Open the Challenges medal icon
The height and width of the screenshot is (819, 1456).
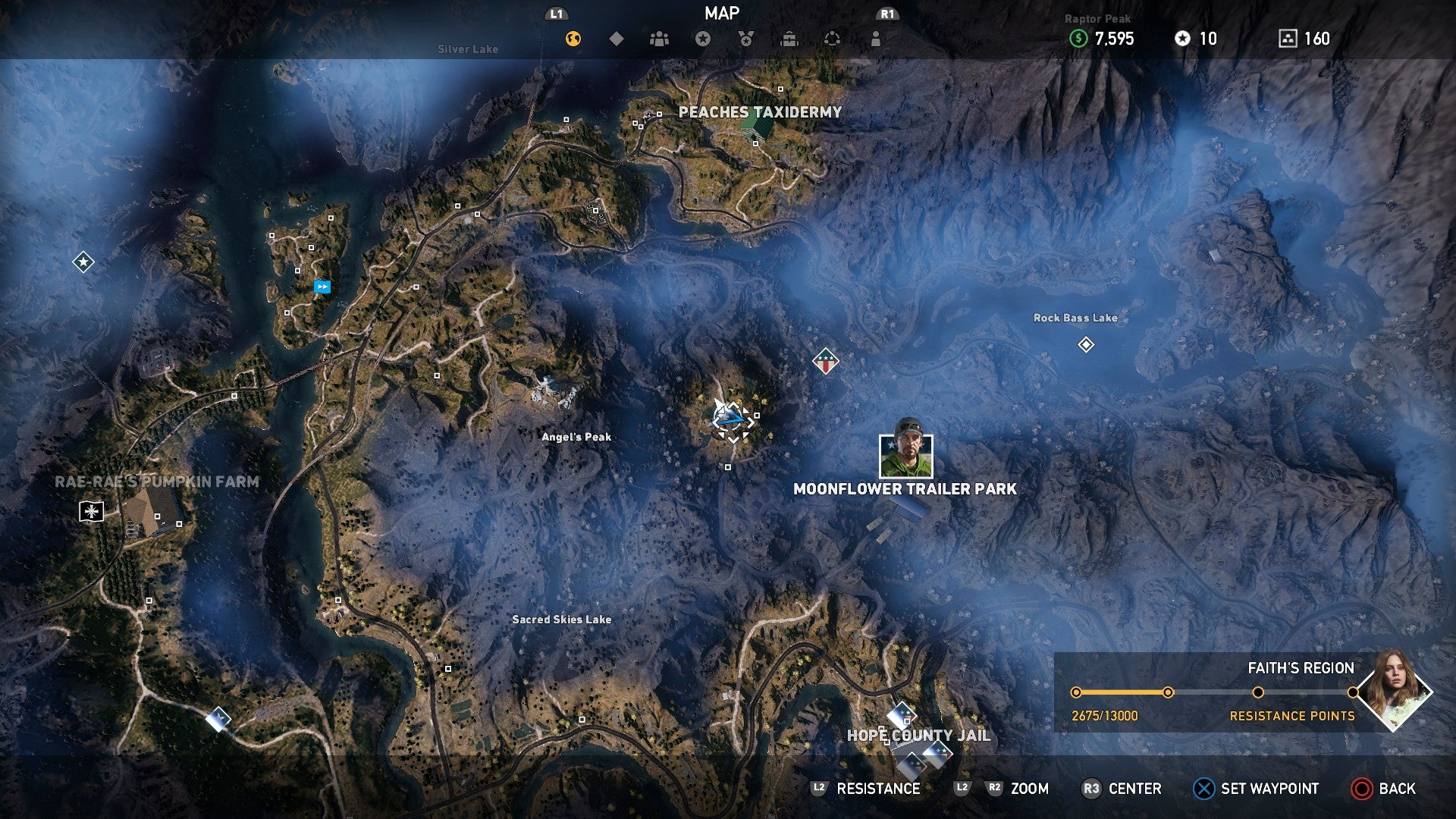coord(745,36)
